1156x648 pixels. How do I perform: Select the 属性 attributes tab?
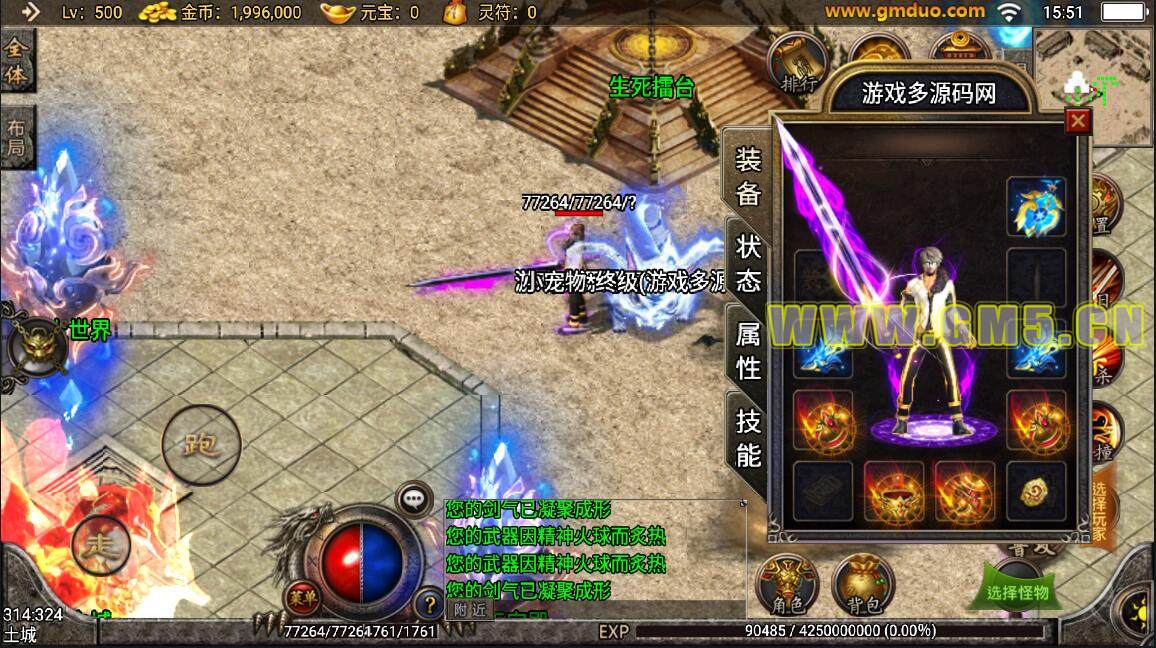(x=749, y=351)
